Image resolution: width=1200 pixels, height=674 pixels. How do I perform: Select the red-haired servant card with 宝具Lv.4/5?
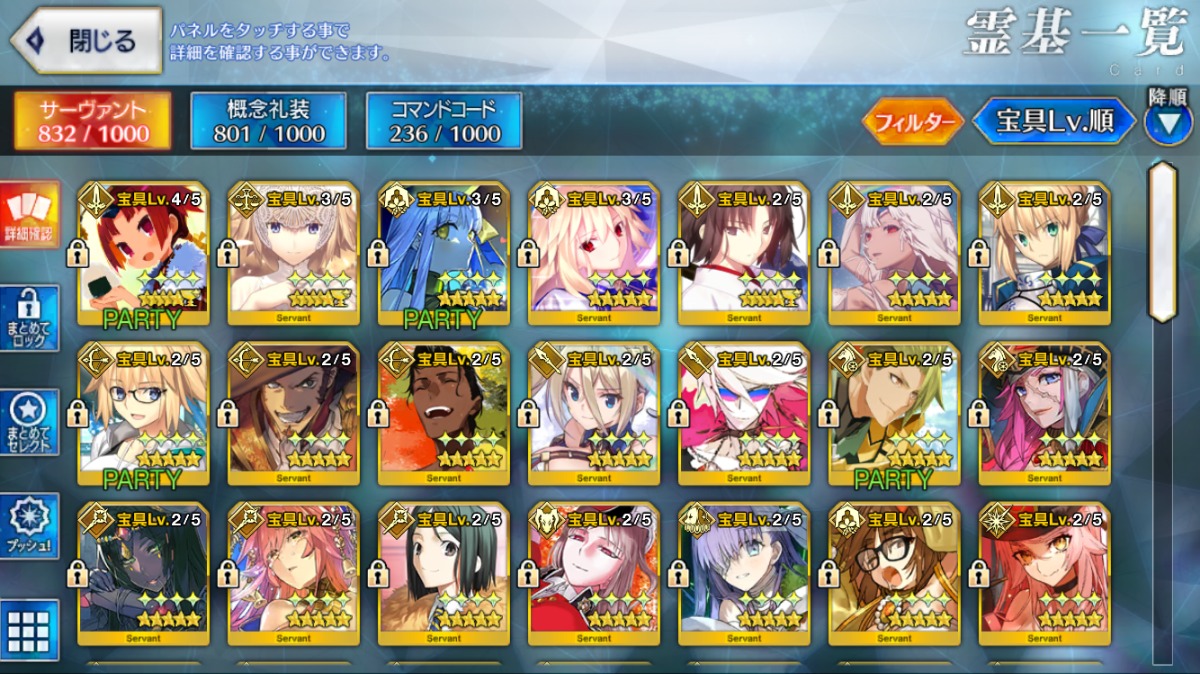coord(143,254)
